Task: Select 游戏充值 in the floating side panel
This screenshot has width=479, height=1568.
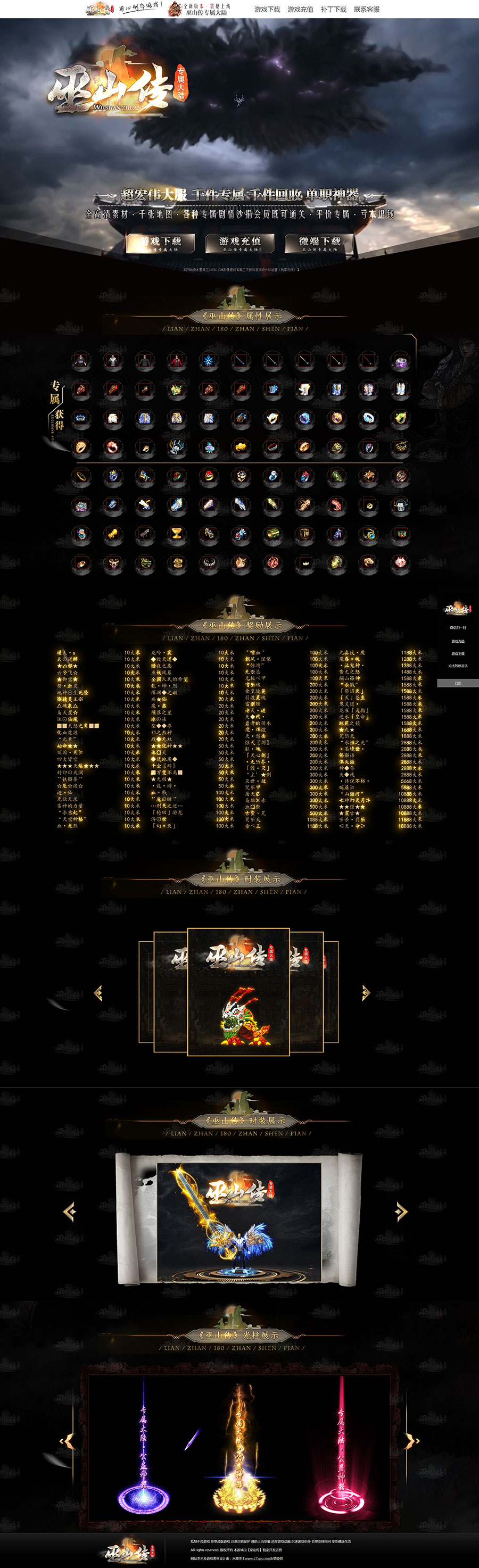Action: (458, 641)
